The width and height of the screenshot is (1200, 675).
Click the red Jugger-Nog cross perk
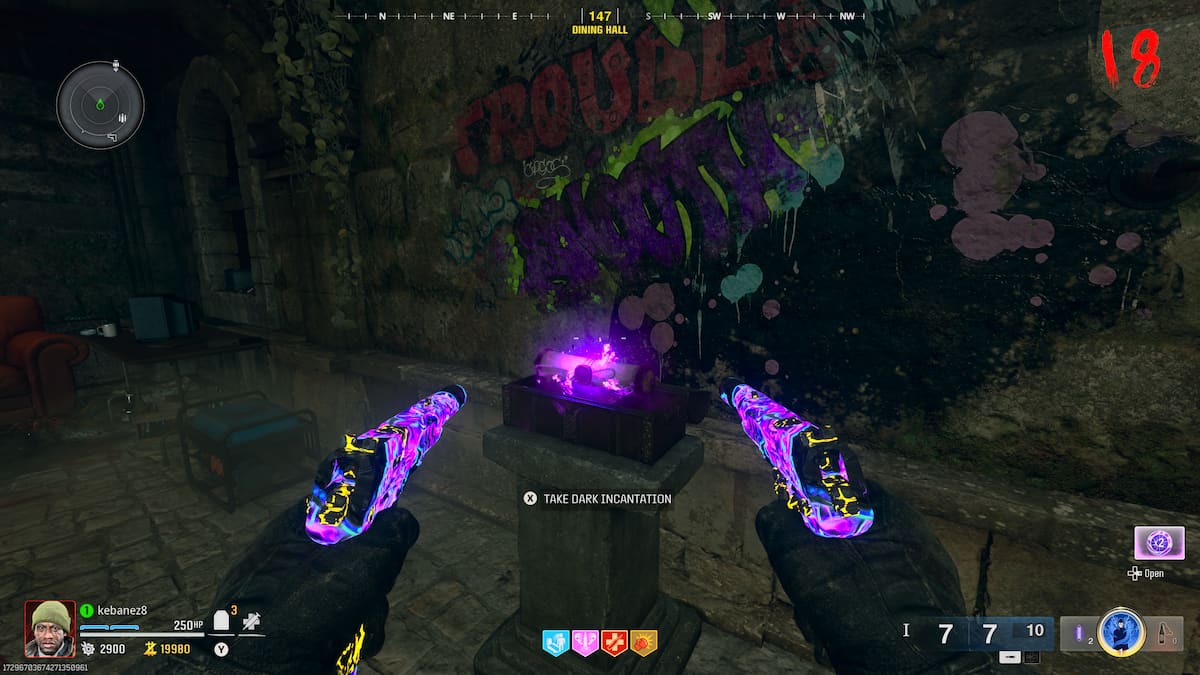point(615,643)
